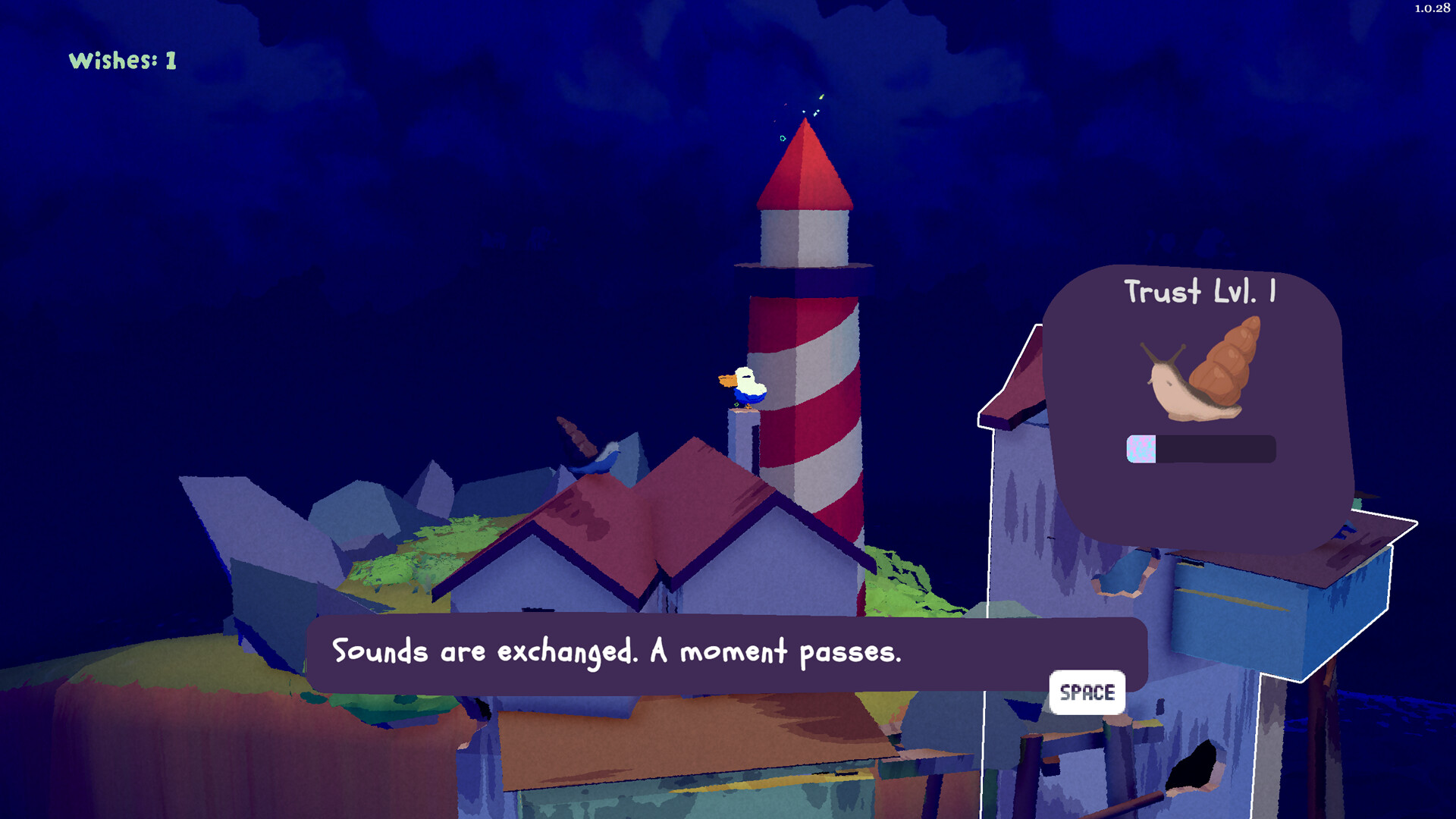This screenshot has height=819, width=1456.
Task: Expand the Trust Lvl. 1 header
Action: click(1200, 294)
